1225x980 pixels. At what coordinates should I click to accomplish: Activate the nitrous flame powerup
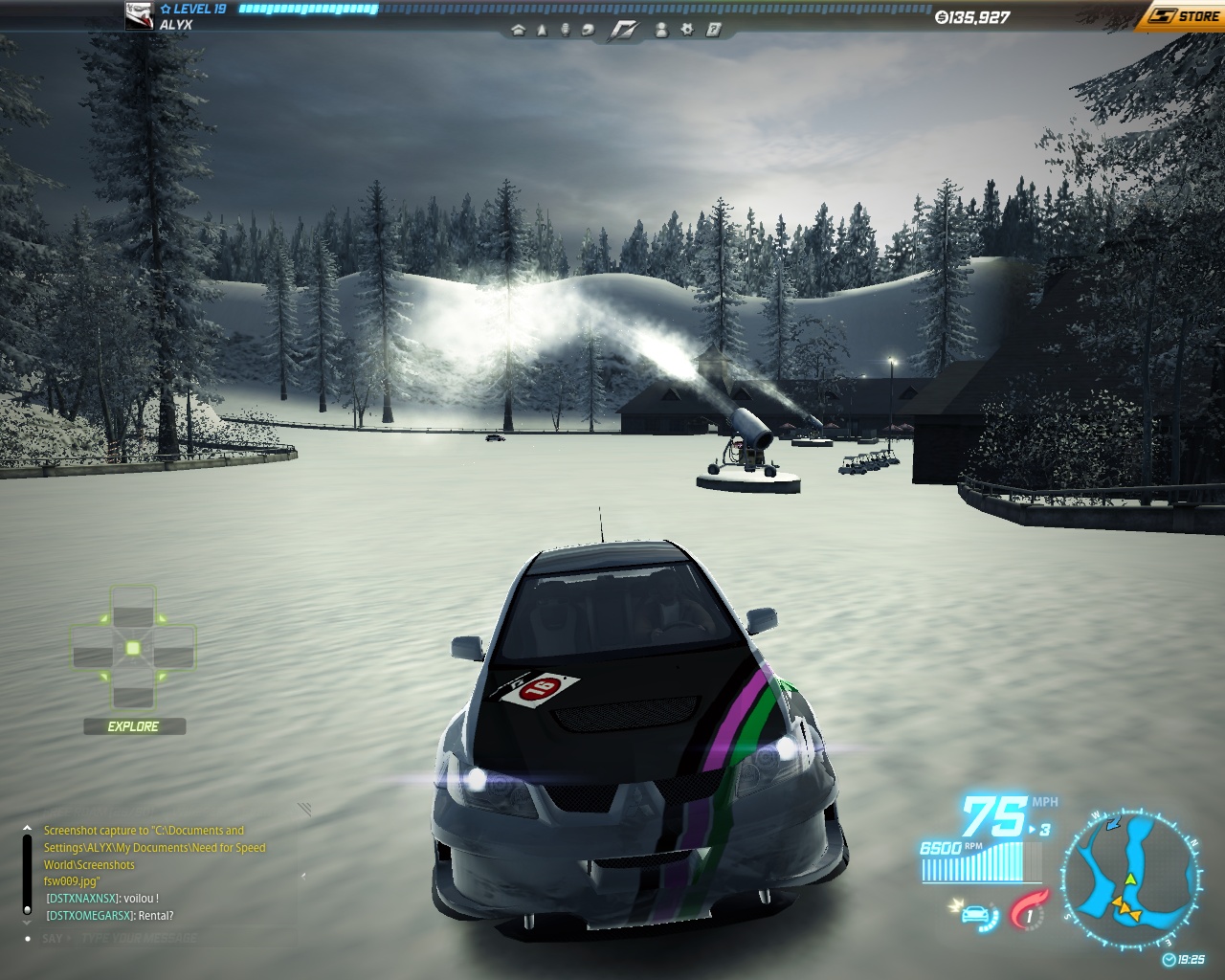1028,909
